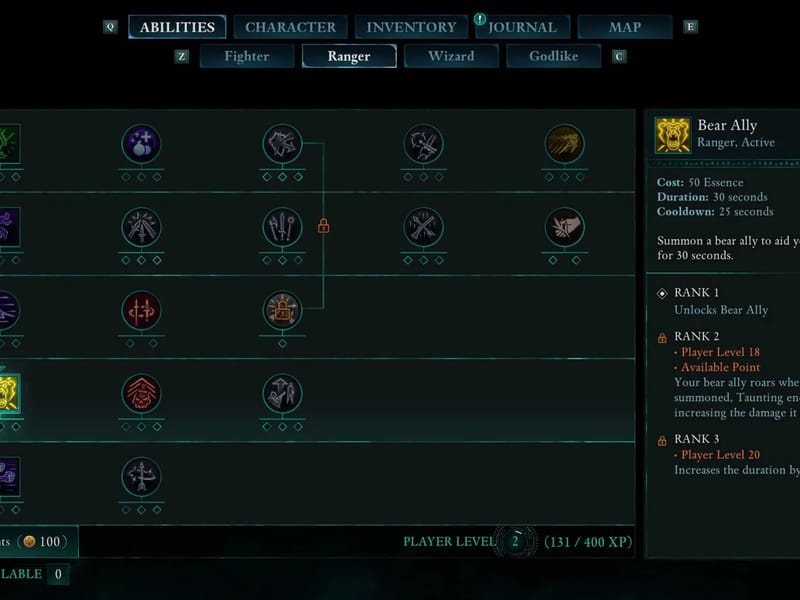
Task: Select the Ranger skill tree
Action: 349,56
